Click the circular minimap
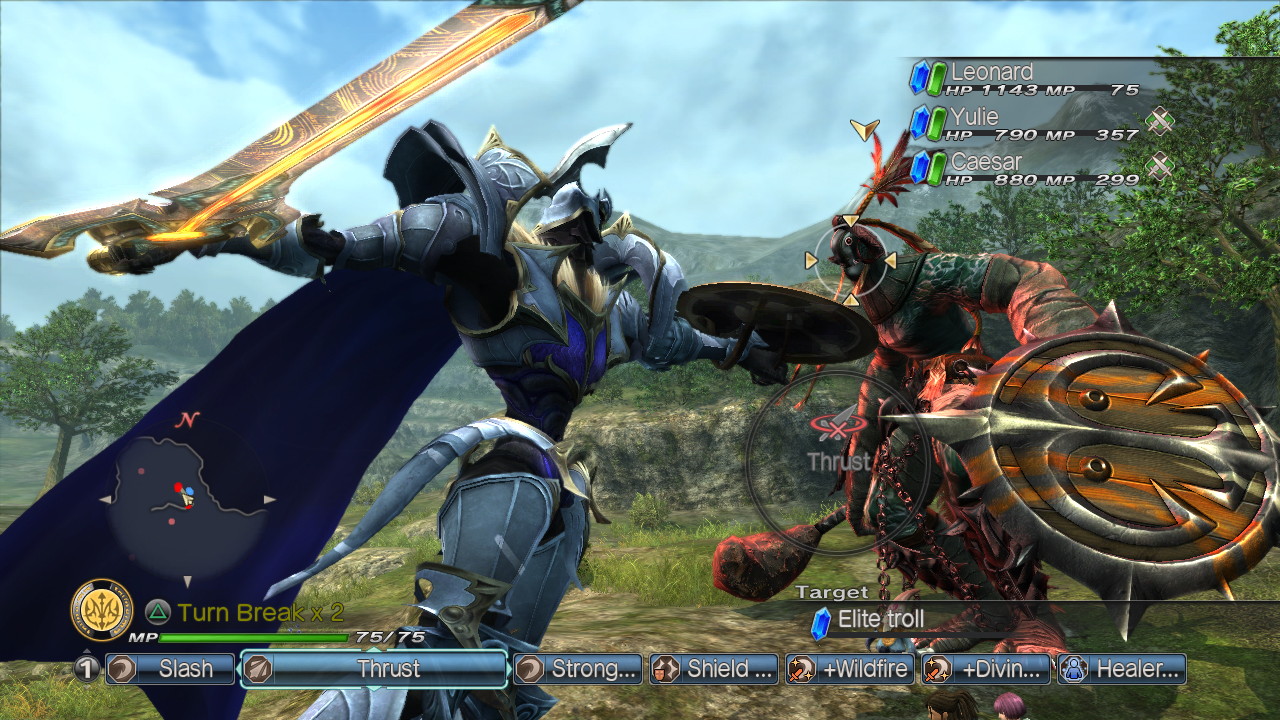Image resolution: width=1280 pixels, height=720 pixels. pos(187,498)
